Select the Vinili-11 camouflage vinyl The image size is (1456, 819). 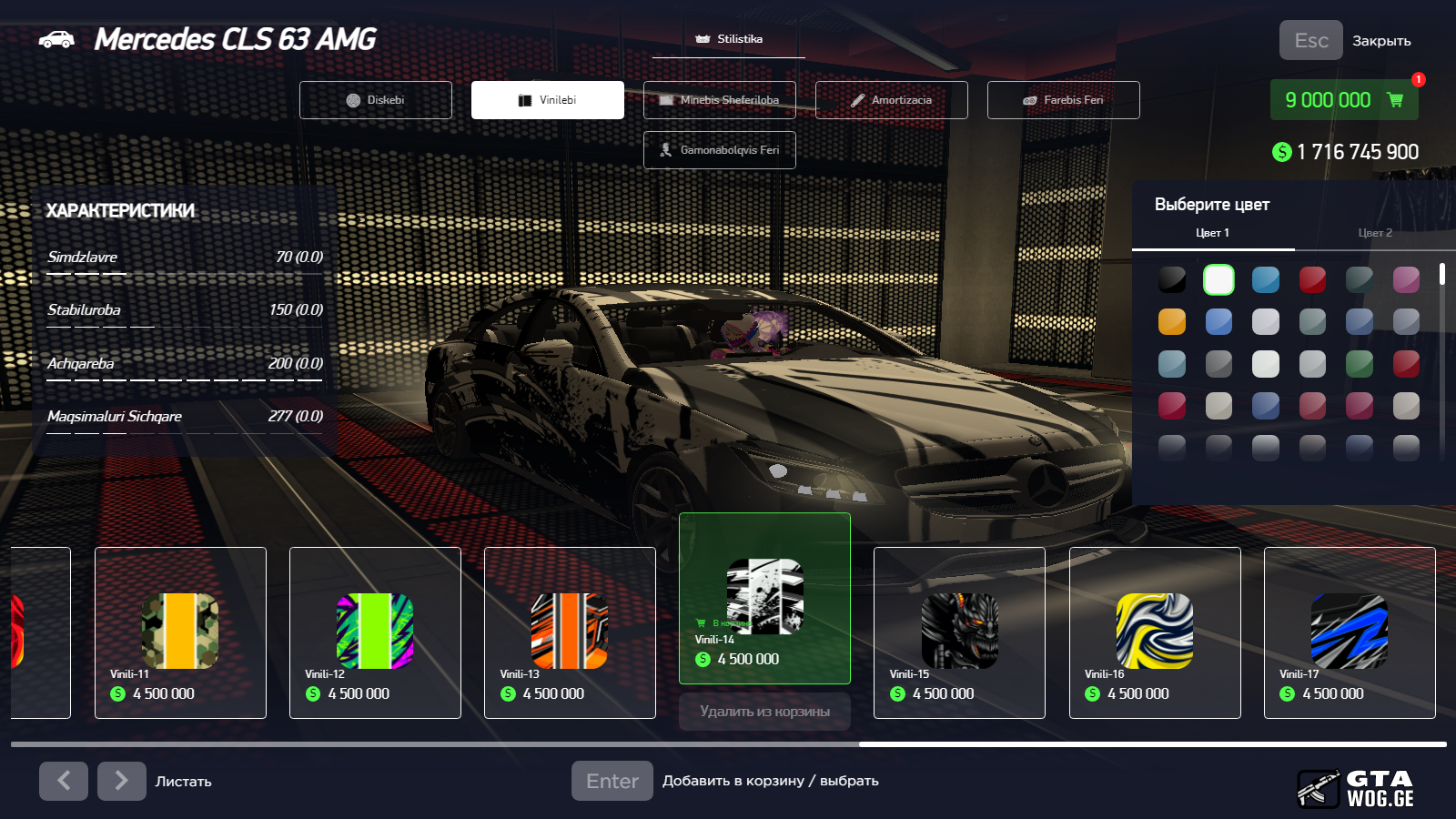click(x=180, y=632)
